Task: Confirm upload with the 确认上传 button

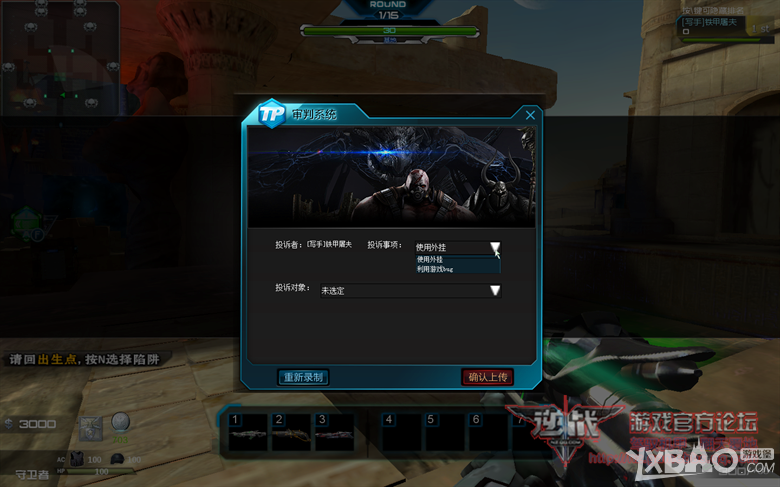Action: pos(489,377)
